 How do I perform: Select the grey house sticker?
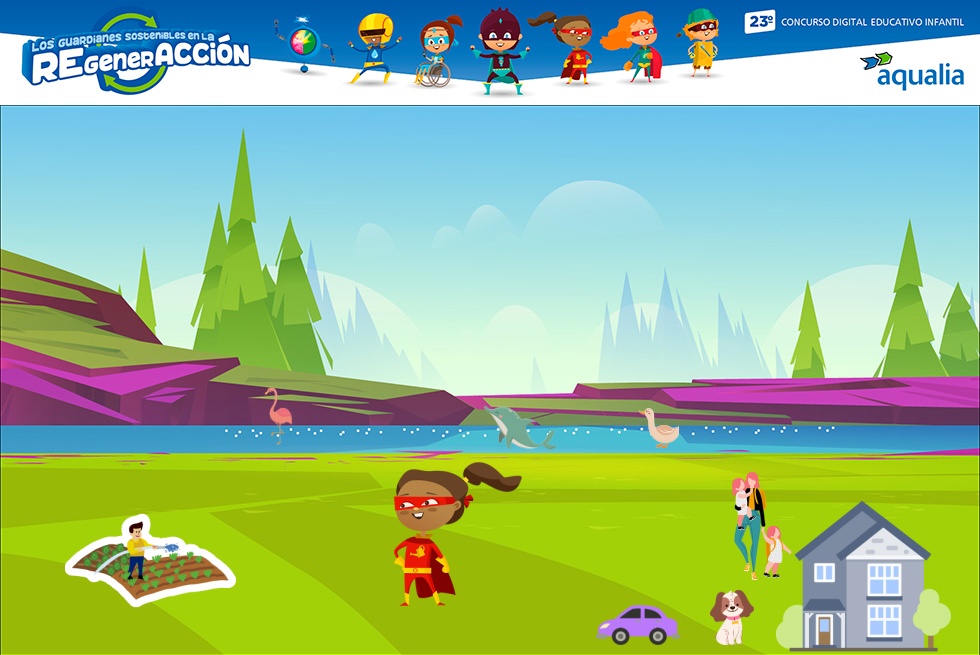click(862, 580)
